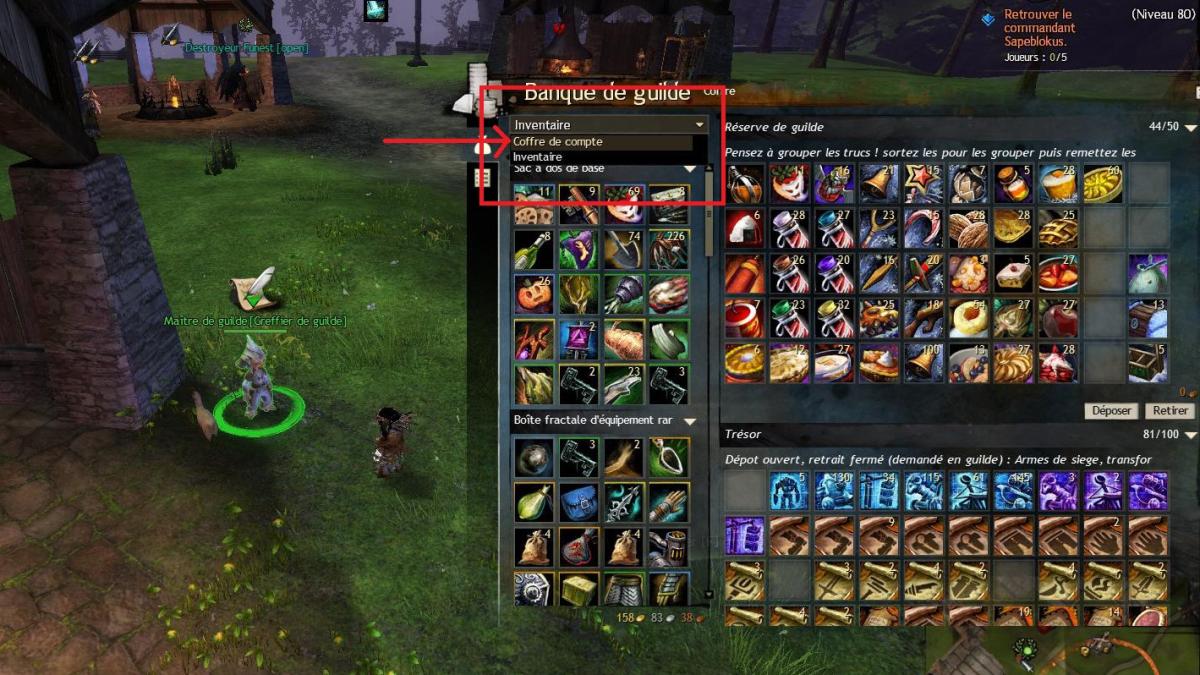Image resolution: width=1200 pixels, height=675 pixels.
Task: Select the purple banner item in inventory
Action: coord(579,339)
